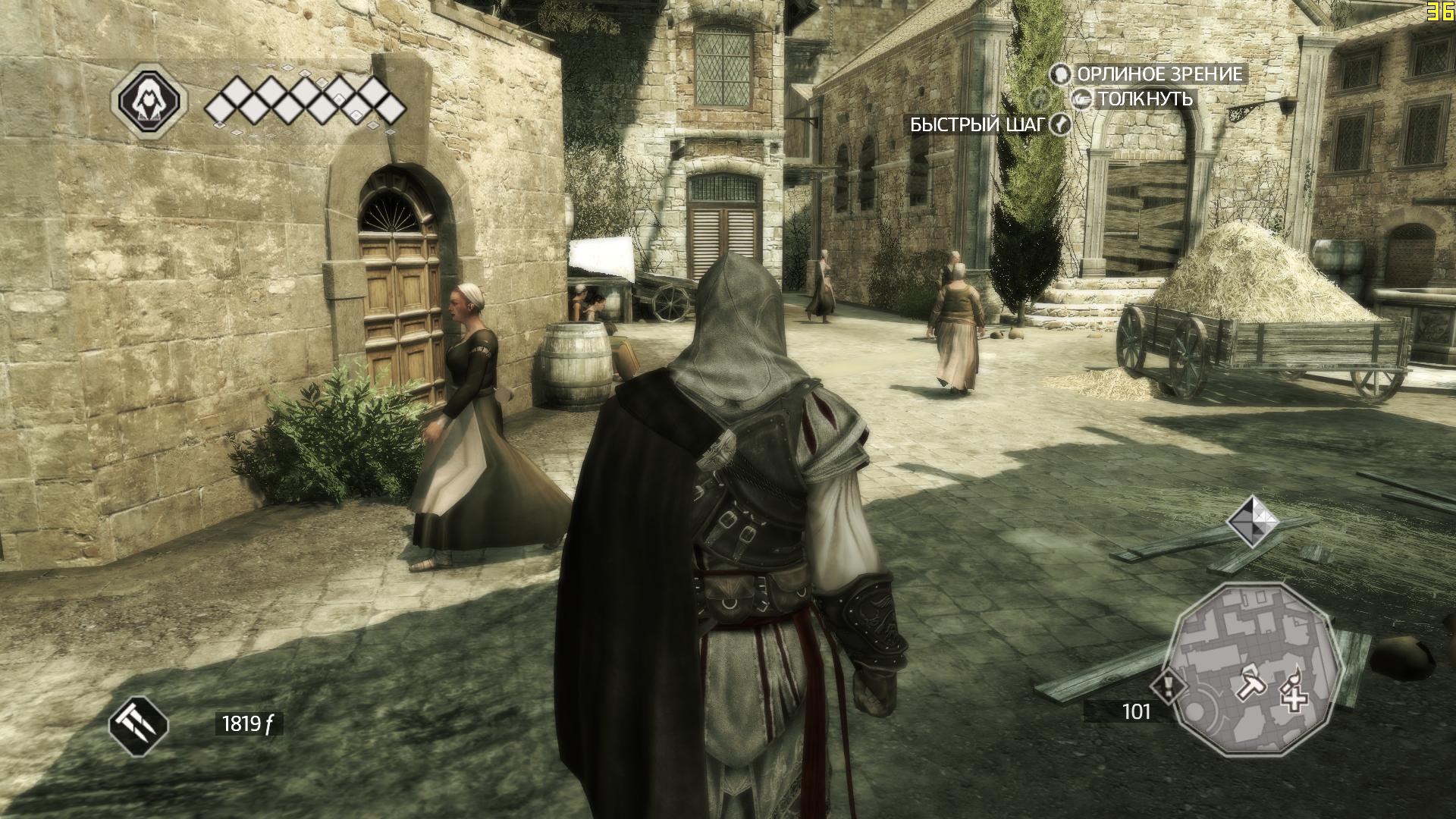Click the Assassin insignia notoriety icon
This screenshot has width=1456, height=819.
click(x=149, y=100)
